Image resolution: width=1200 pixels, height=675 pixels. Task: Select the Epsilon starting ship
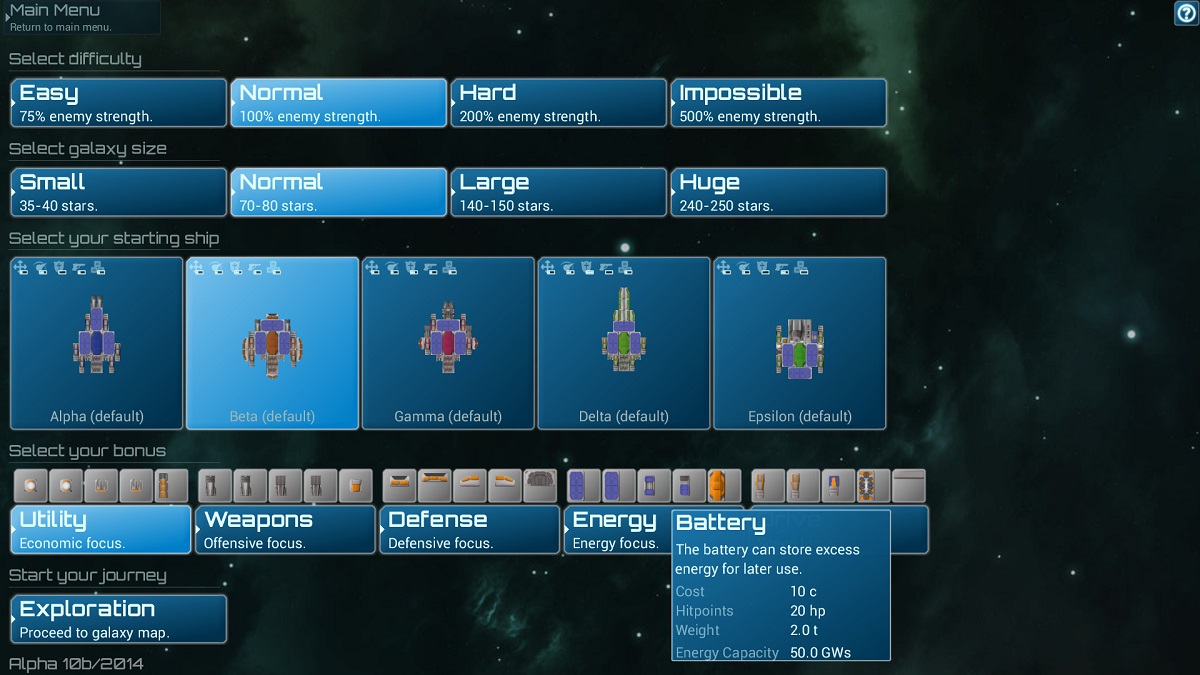coord(800,343)
